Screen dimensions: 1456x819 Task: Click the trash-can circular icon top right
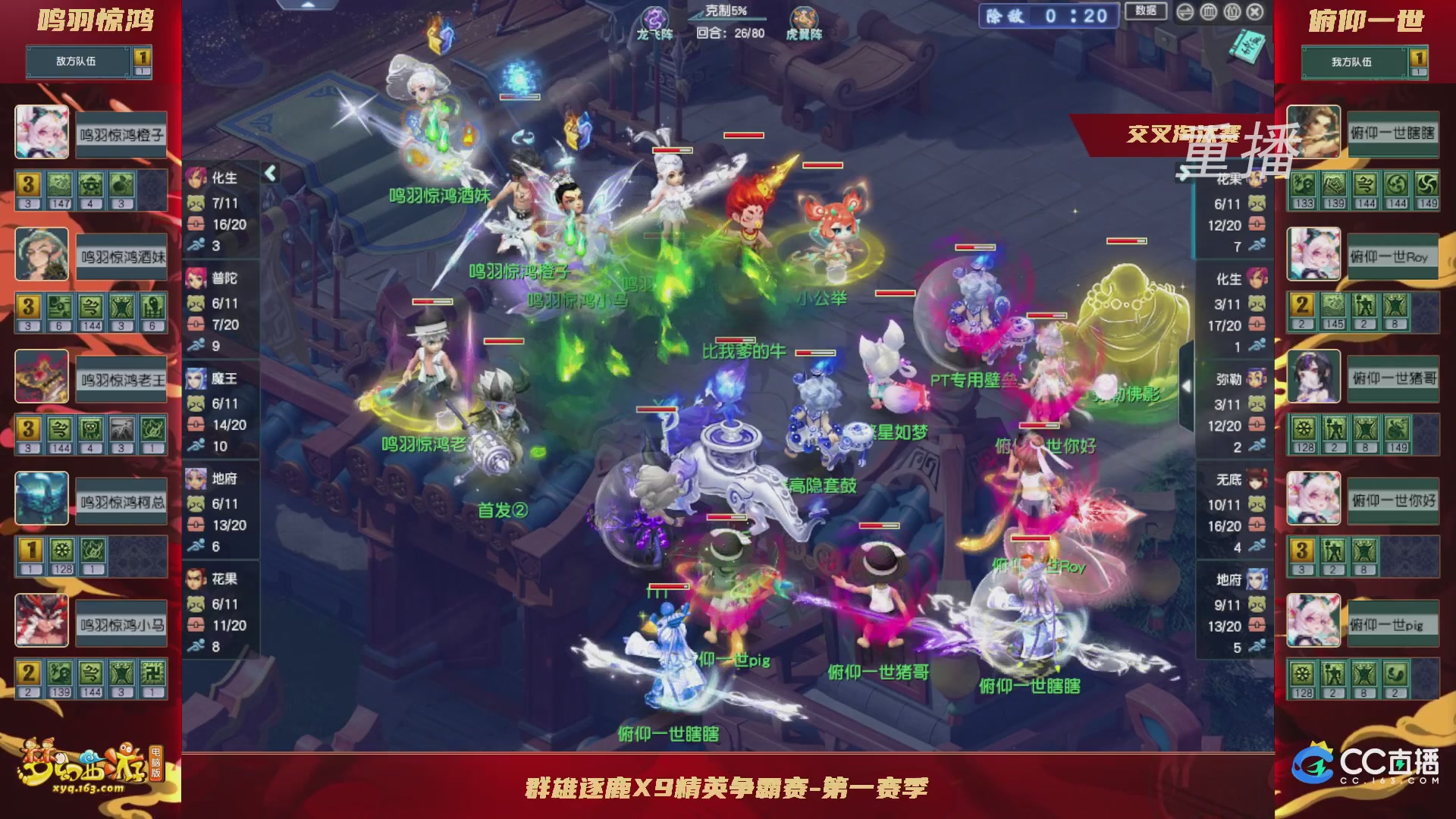(x=1209, y=12)
